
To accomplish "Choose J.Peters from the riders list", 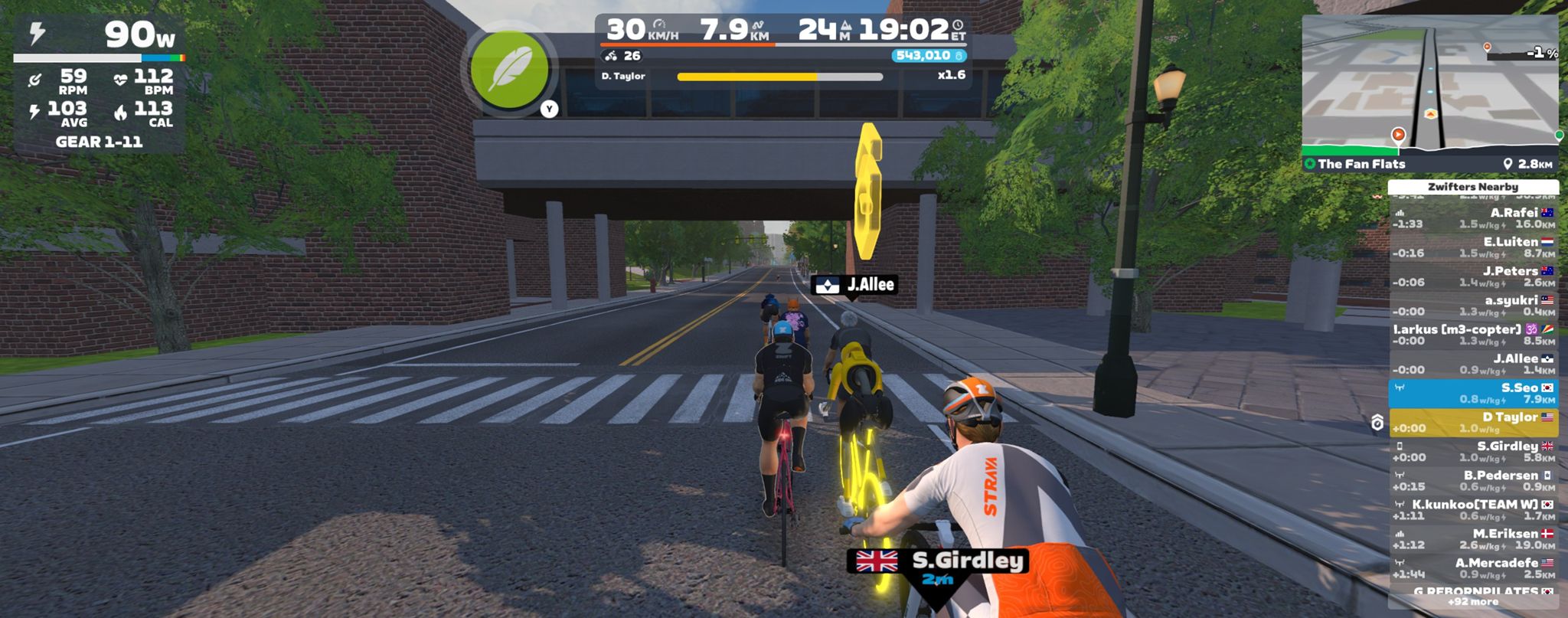I will click(x=1473, y=276).
